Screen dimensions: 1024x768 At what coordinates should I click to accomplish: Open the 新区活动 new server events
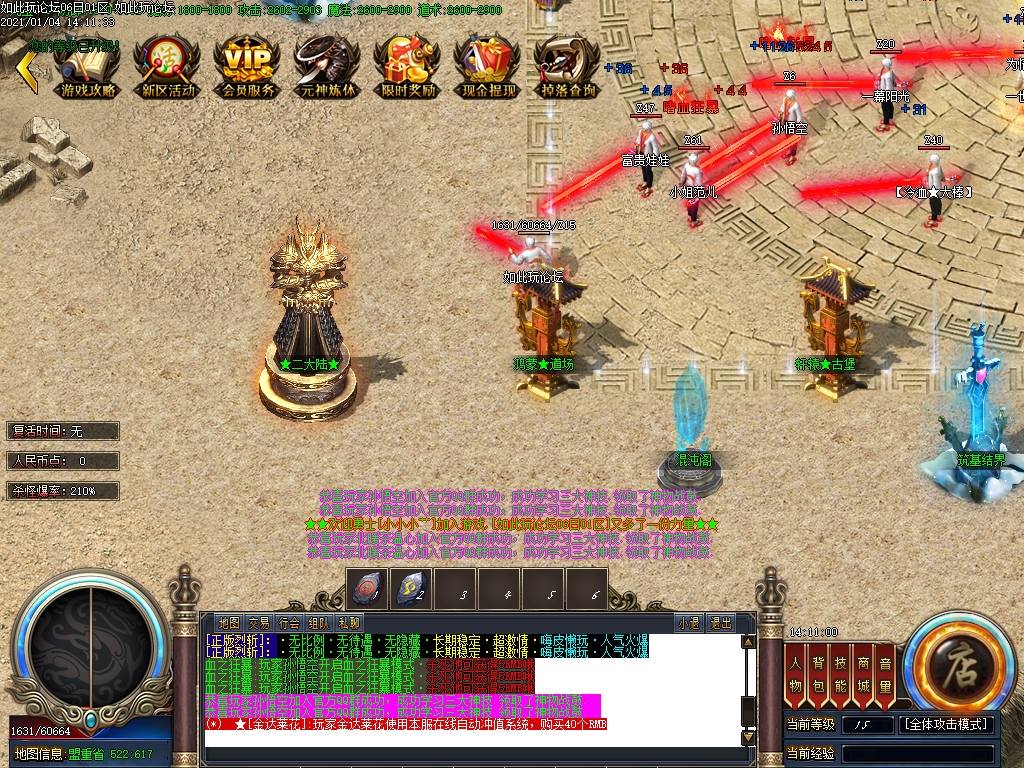168,66
